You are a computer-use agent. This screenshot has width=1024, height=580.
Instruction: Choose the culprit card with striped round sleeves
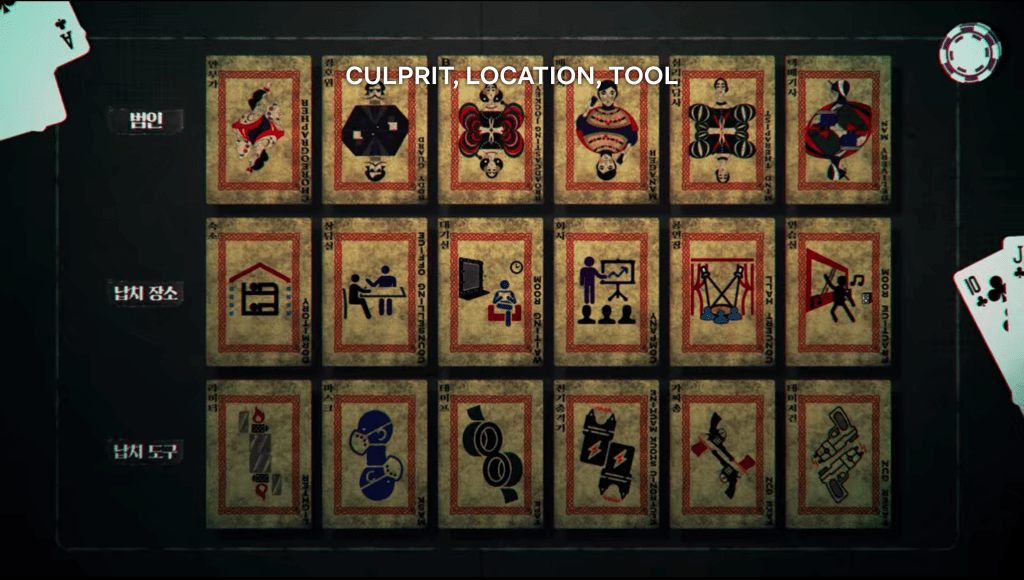[722, 130]
